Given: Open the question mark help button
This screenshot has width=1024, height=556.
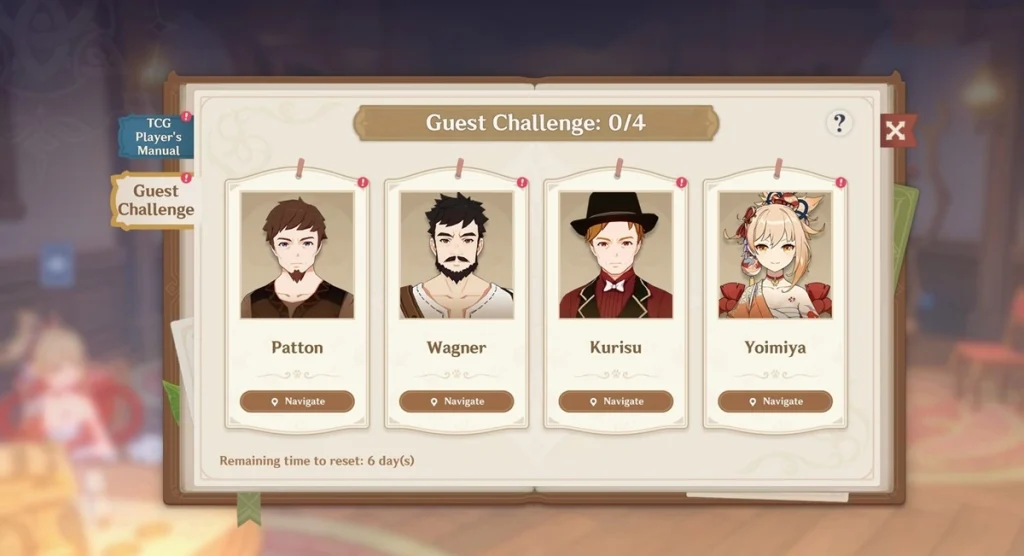Looking at the screenshot, I should tap(839, 123).
